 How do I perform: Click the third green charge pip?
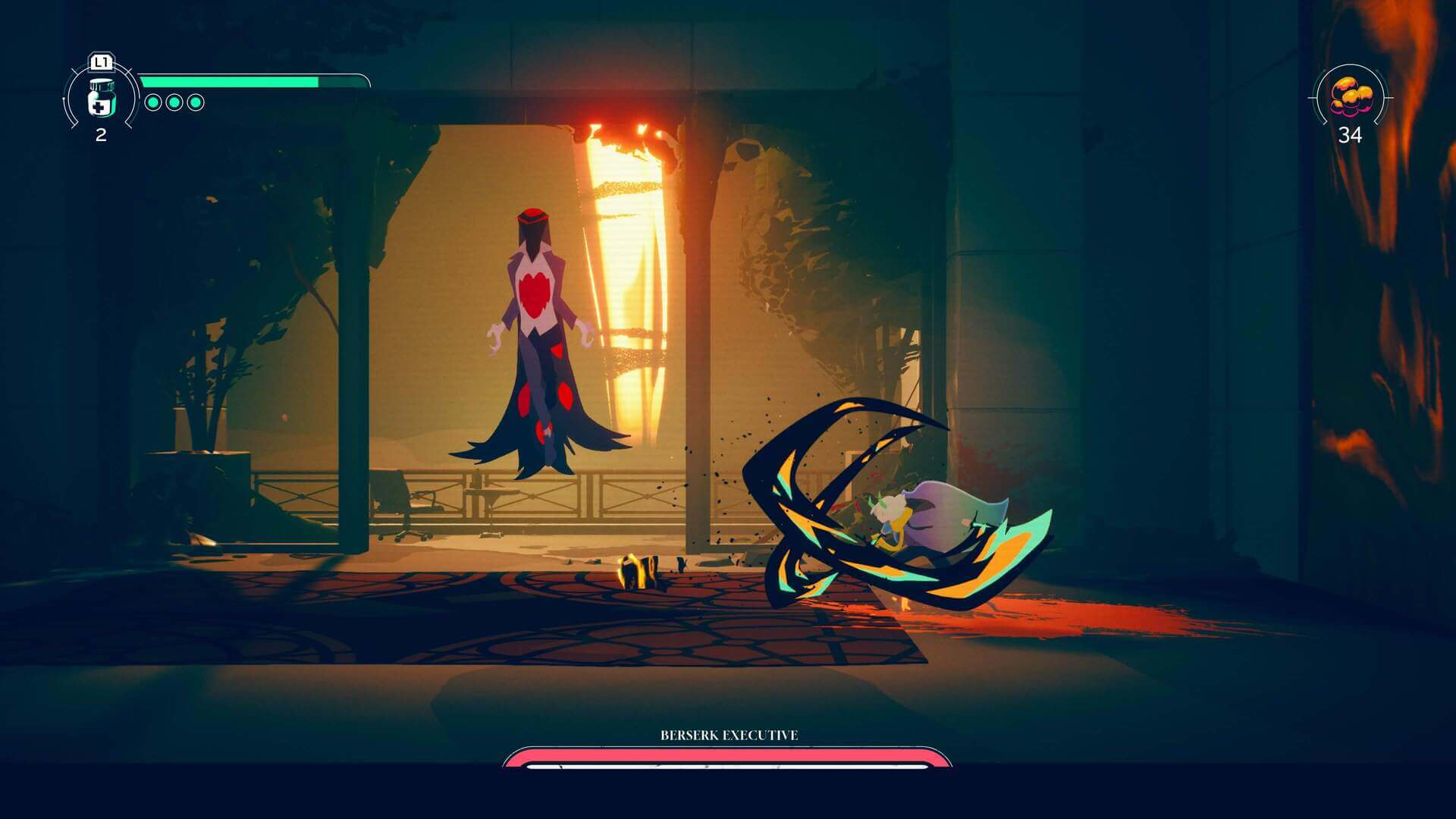pyautogui.click(x=196, y=104)
